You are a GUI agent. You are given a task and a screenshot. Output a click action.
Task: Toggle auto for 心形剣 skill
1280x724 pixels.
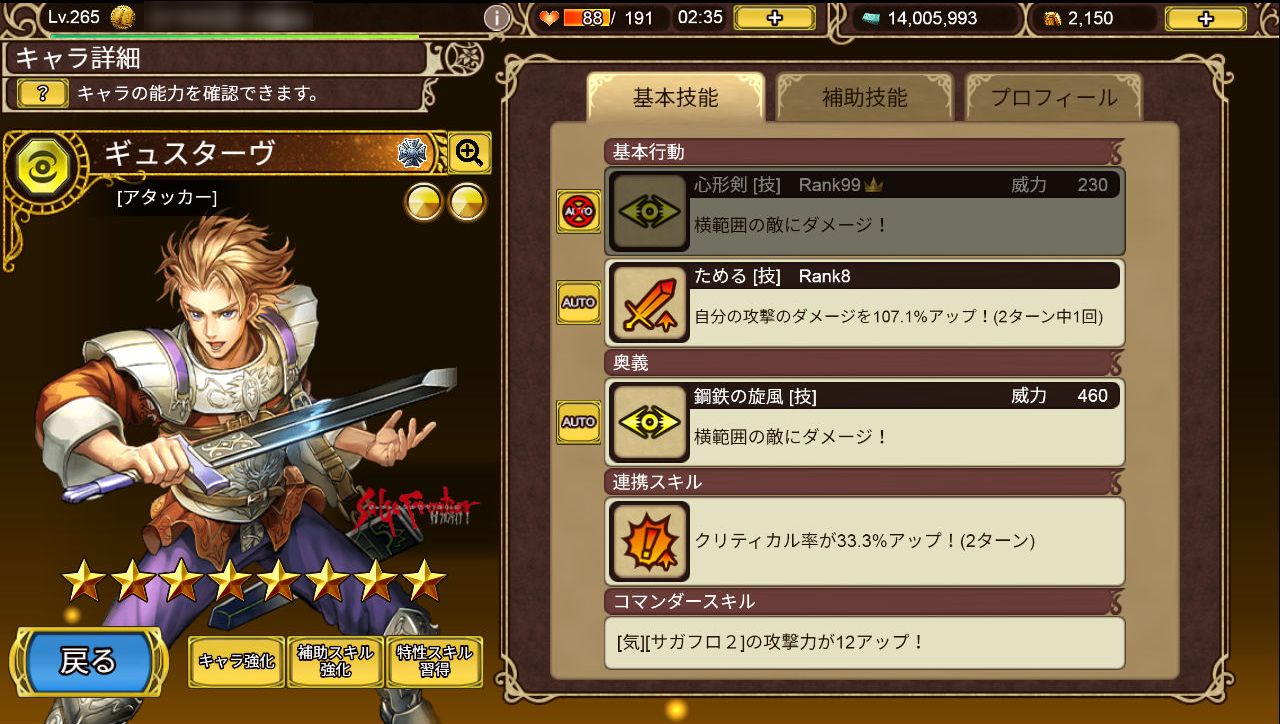578,212
